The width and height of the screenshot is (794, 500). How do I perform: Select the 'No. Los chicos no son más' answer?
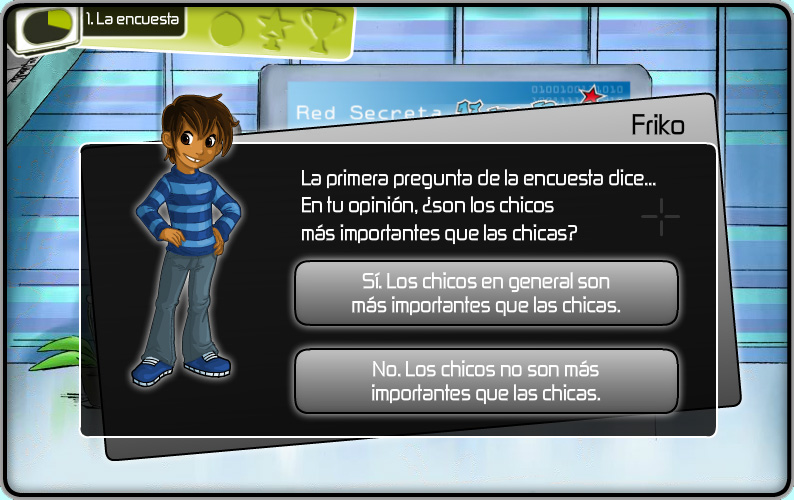[x=486, y=381]
